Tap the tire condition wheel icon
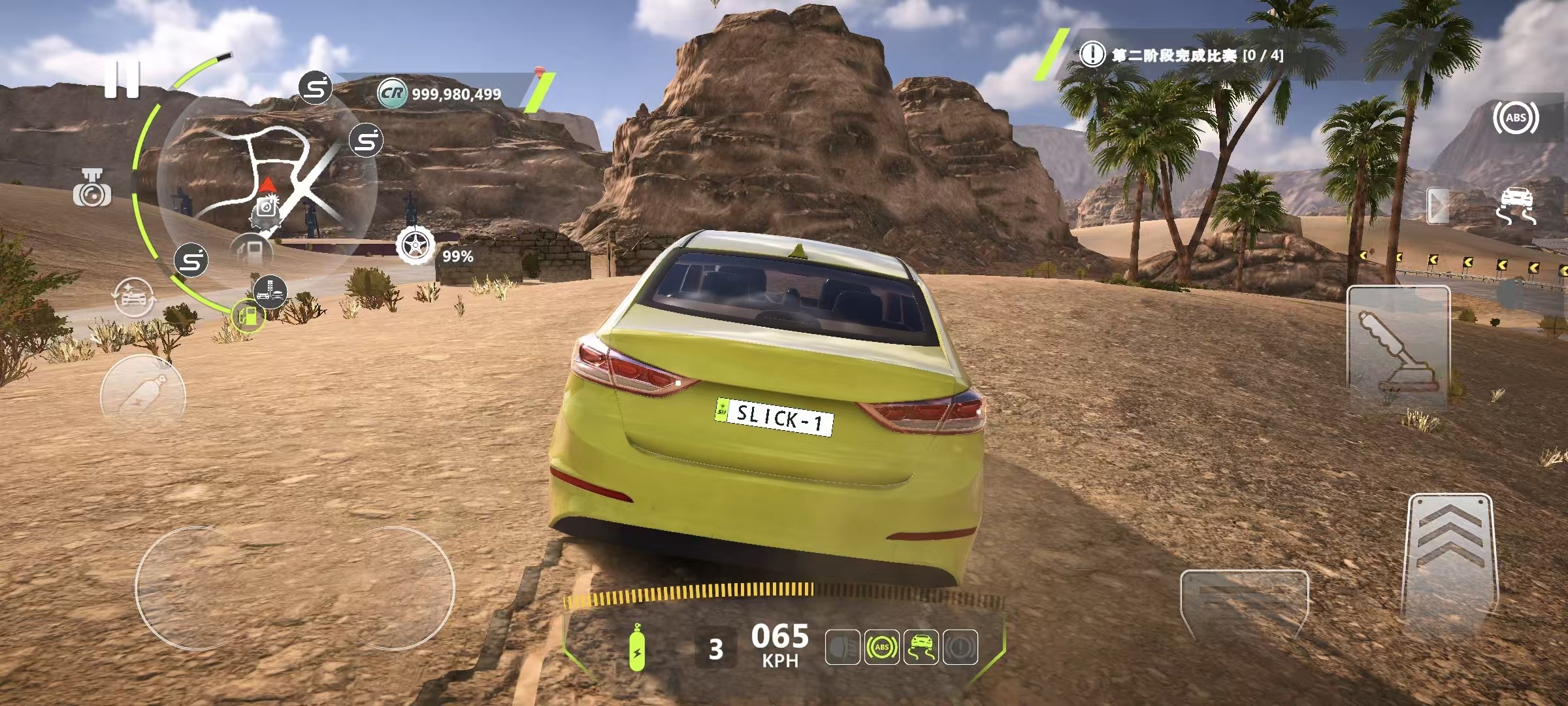The width and height of the screenshot is (1568, 706). 415,247
